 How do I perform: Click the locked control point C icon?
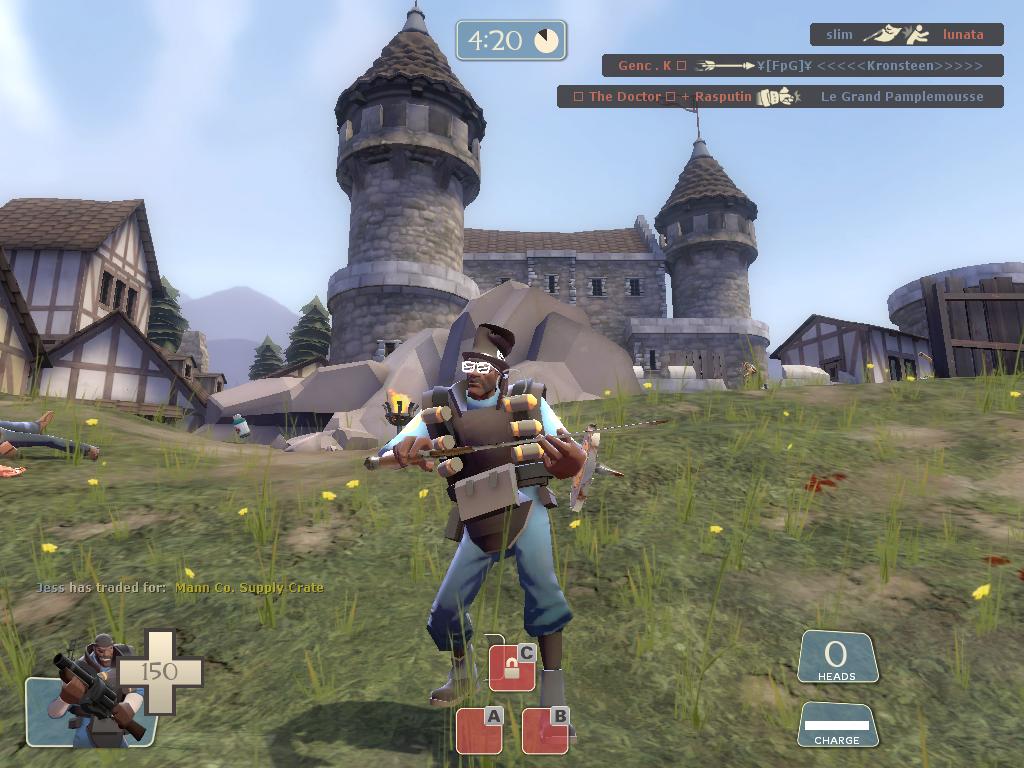pyautogui.click(x=512, y=667)
